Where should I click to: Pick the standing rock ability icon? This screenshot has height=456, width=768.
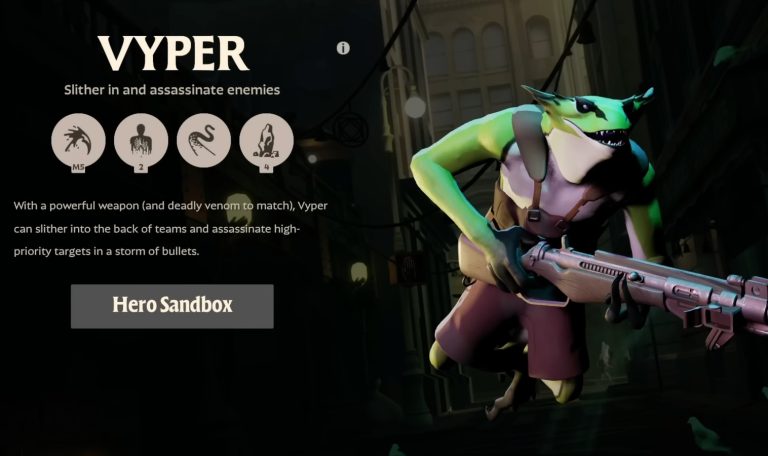pyautogui.click(x=267, y=140)
